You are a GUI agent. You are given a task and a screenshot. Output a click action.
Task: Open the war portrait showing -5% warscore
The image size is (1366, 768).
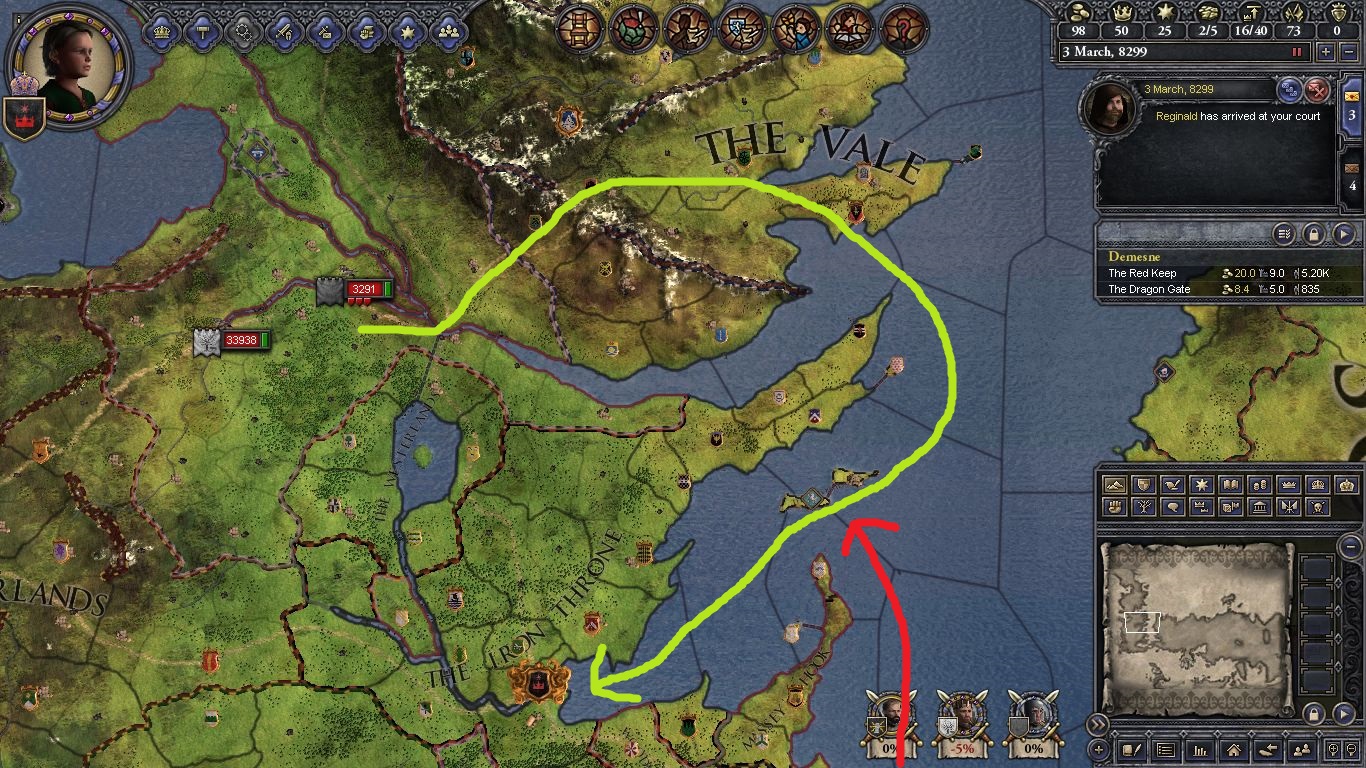(960, 716)
